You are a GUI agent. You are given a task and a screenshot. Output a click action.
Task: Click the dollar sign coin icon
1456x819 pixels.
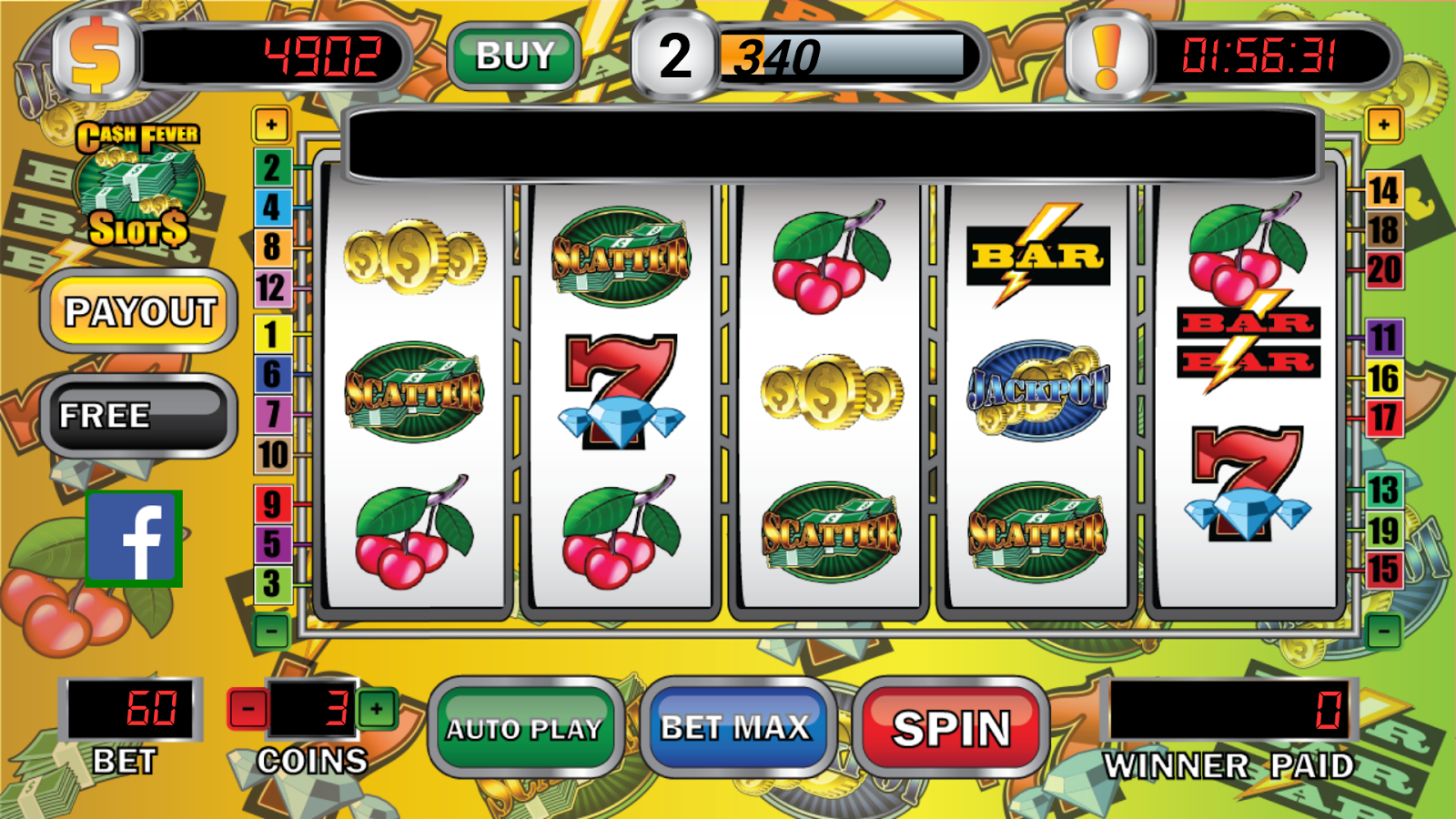click(96, 56)
